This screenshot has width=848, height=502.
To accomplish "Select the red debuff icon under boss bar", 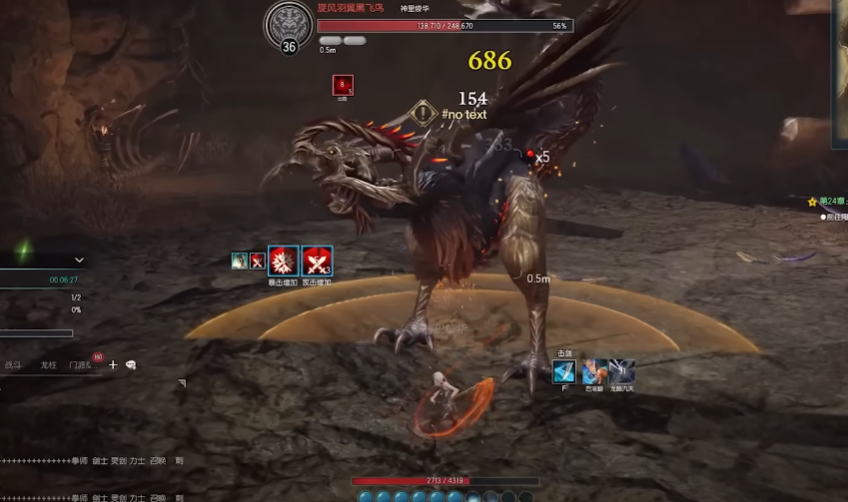I will (x=342, y=86).
